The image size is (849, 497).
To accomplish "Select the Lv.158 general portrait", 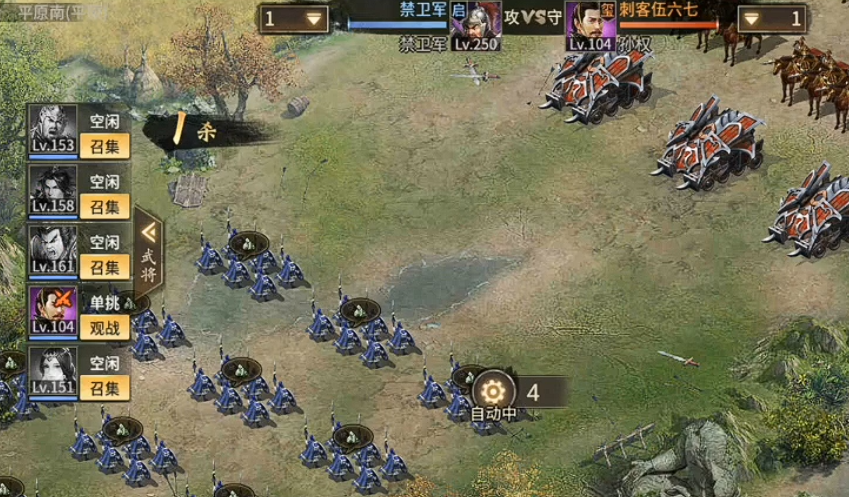I will click(x=52, y=190).
